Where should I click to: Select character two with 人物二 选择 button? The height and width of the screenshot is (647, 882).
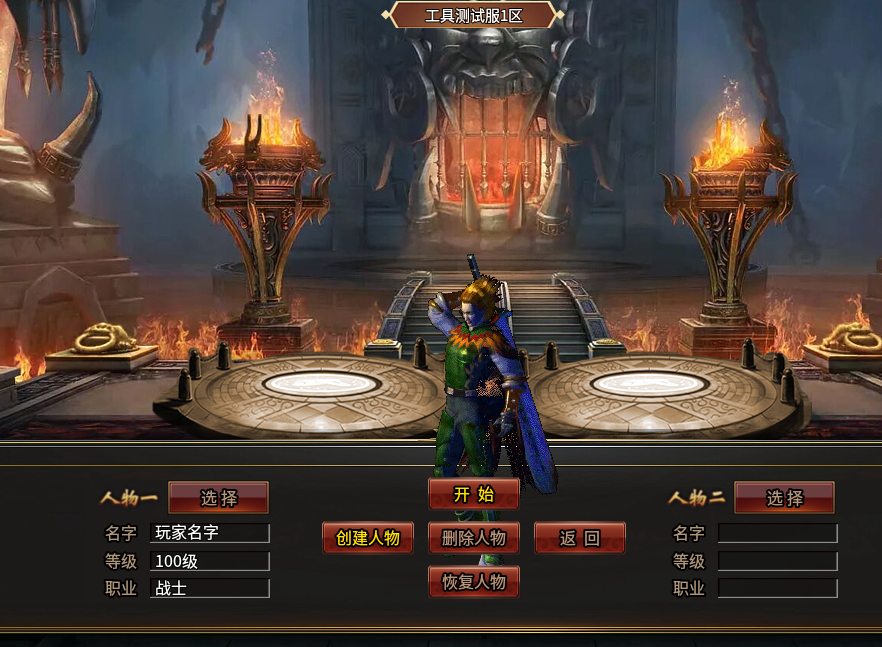[x=784, y=498]
